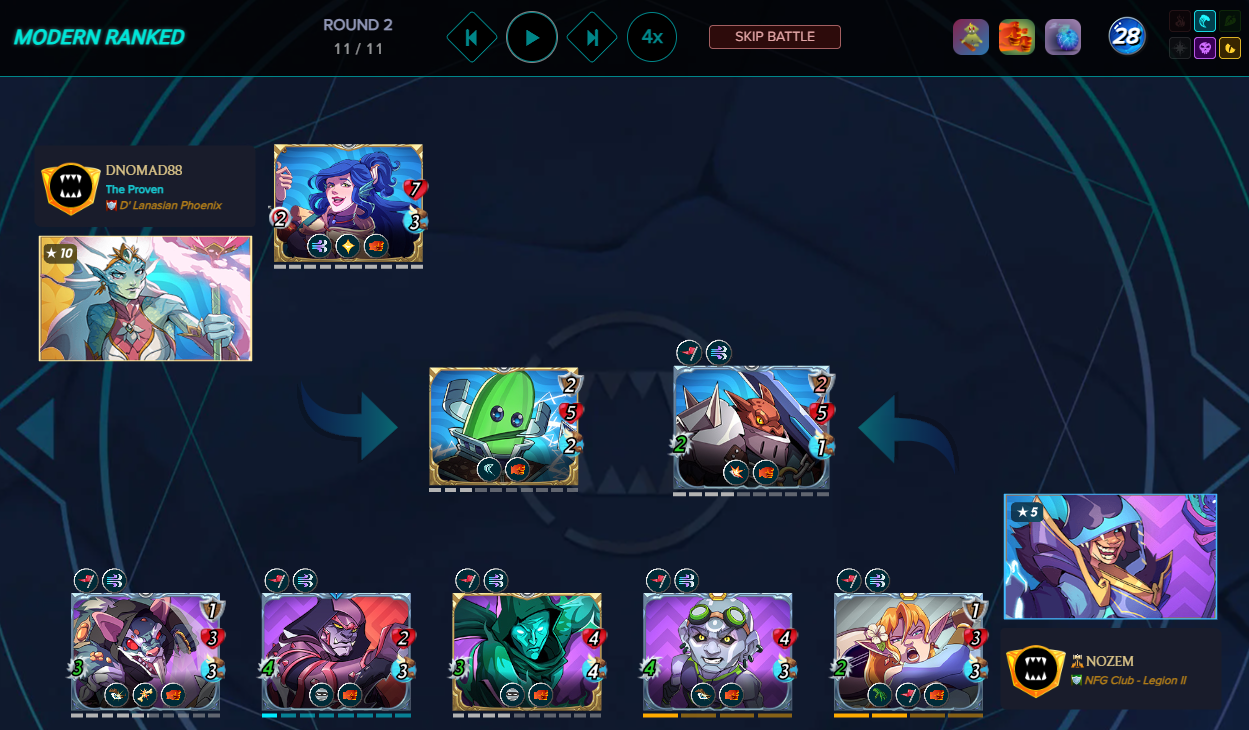Toggle the 4x playback speed

tap(652, 38)
